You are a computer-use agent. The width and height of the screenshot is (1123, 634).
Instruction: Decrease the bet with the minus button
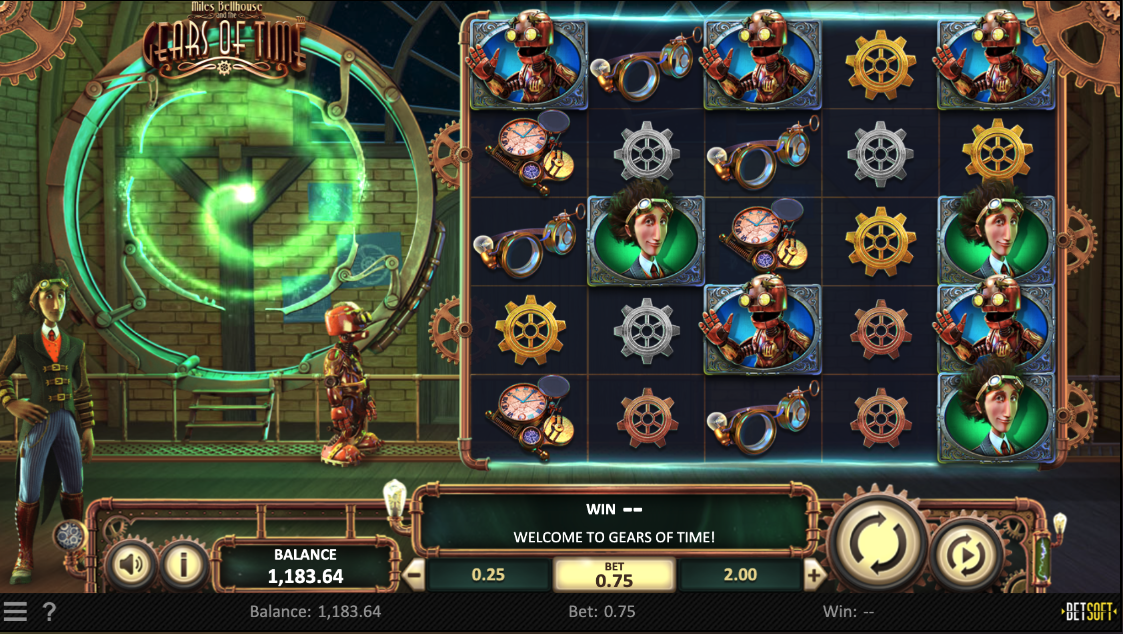[413, 575]
